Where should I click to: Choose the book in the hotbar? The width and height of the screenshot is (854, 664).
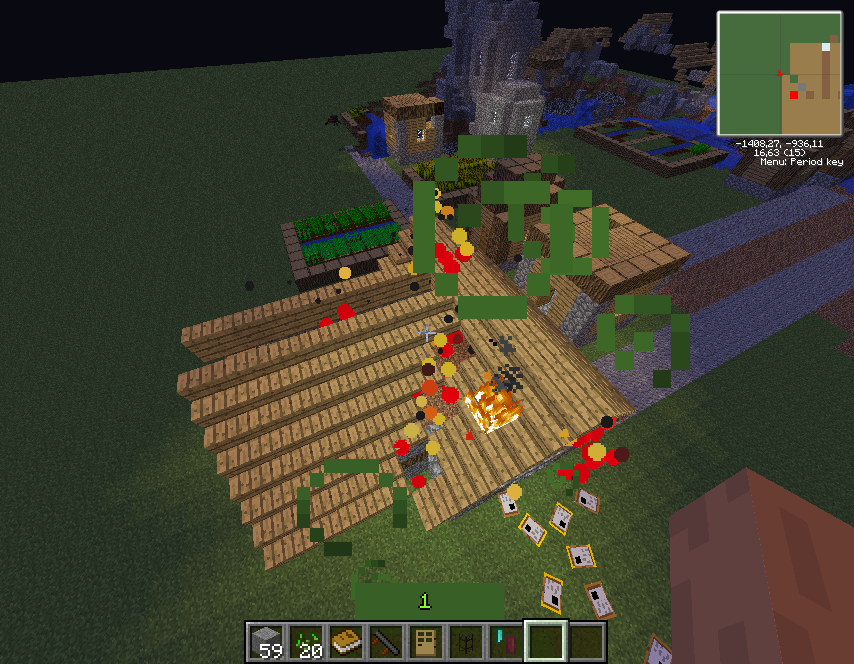tap(347, 641)
